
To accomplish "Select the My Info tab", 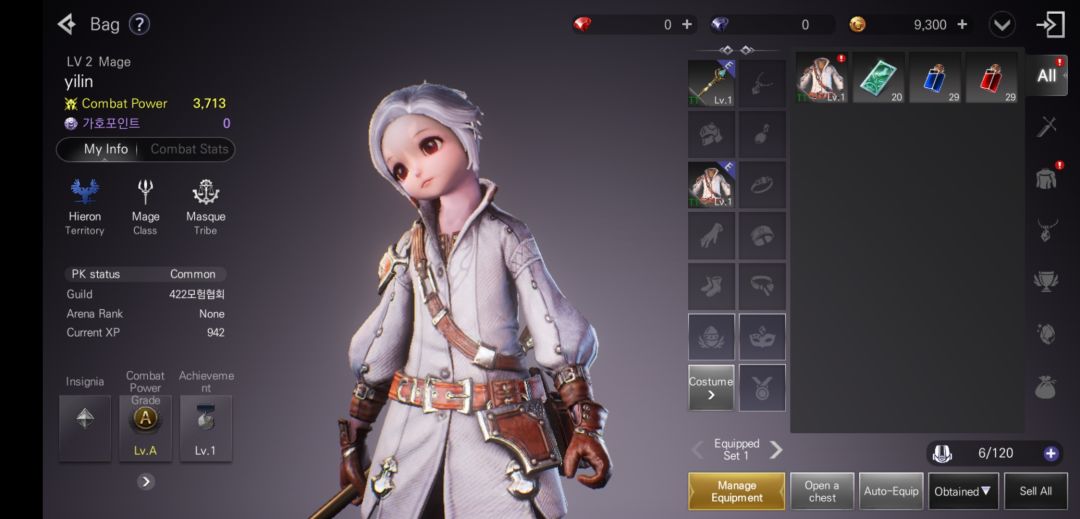I will [x=105, y=149].
